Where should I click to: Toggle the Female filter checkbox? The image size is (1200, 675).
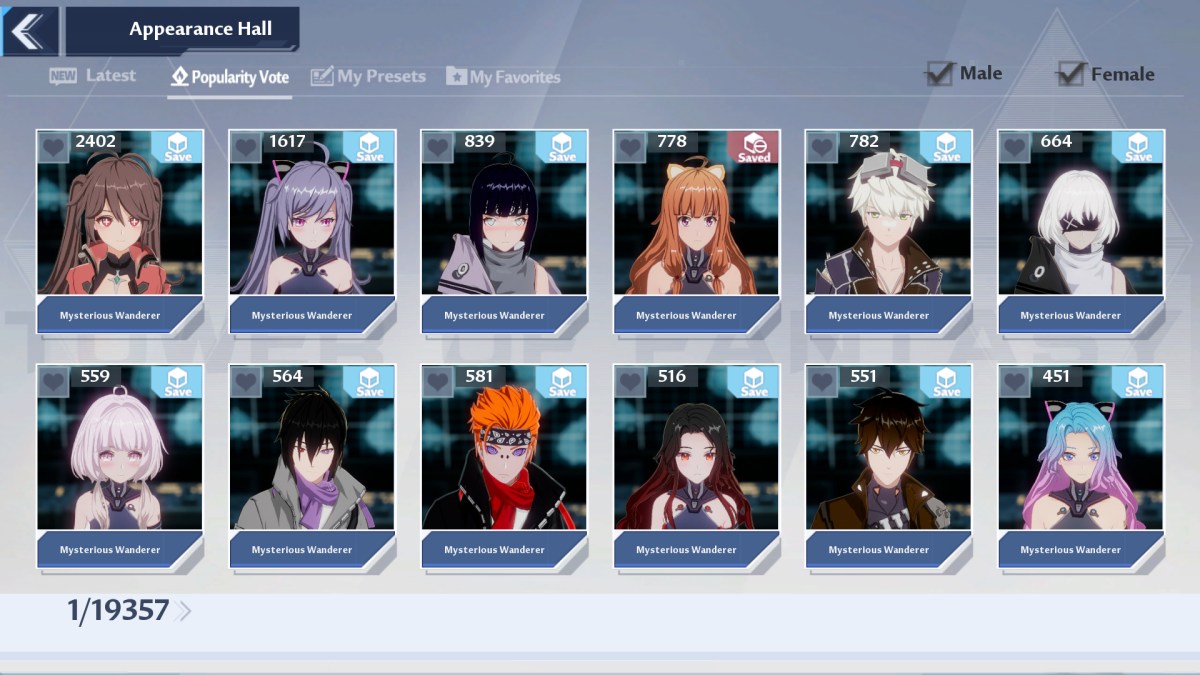point(1071,74)
